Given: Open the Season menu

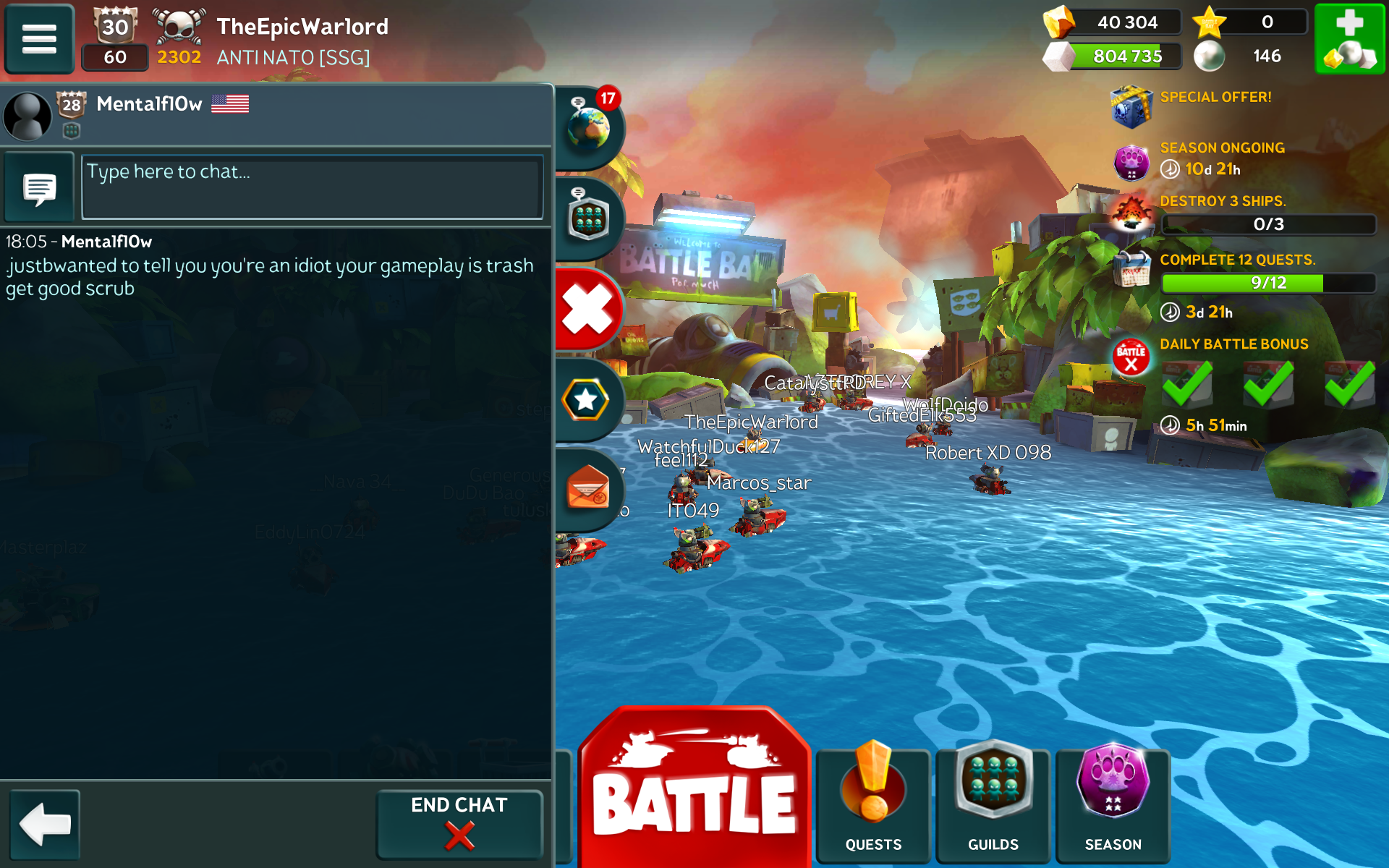Looking at the screenshot, I should tap(1113, 804).
